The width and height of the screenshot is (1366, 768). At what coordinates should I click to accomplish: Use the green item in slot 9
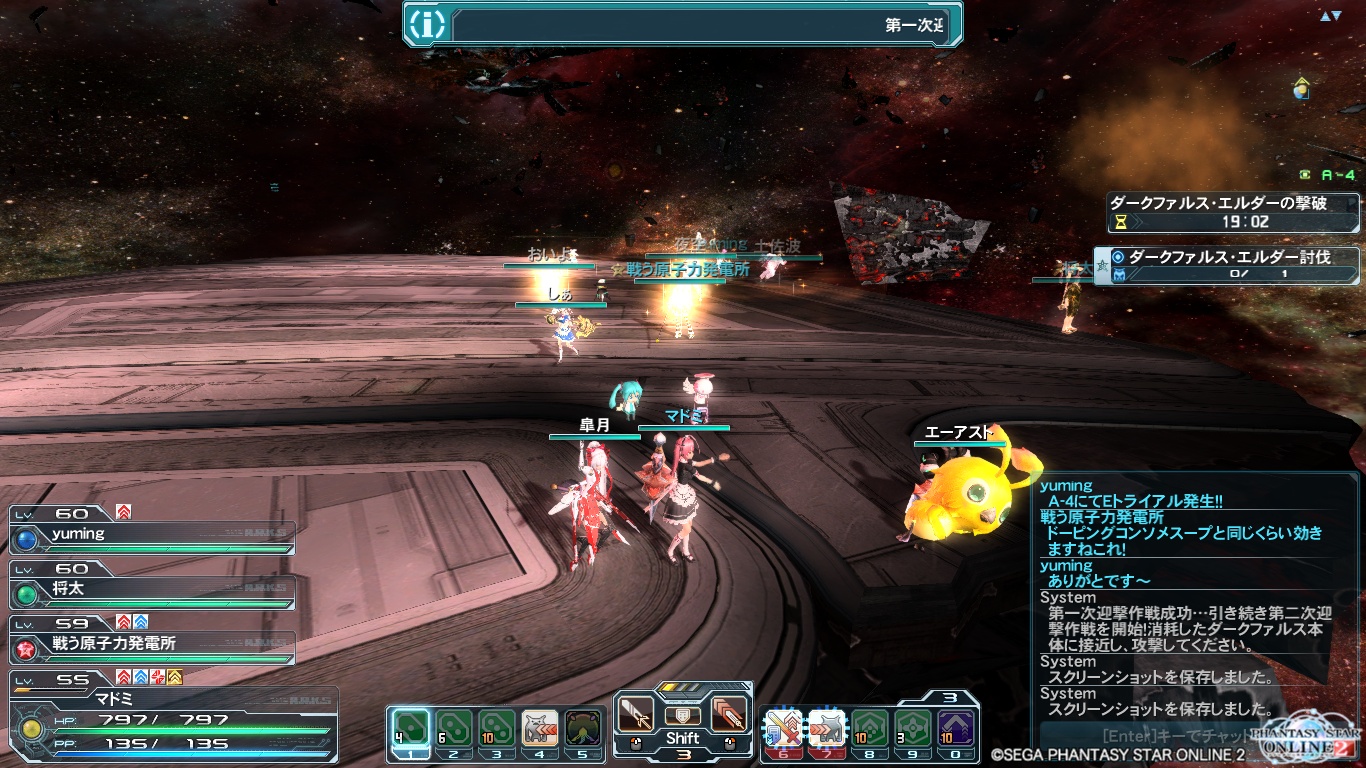pos(913,728)
